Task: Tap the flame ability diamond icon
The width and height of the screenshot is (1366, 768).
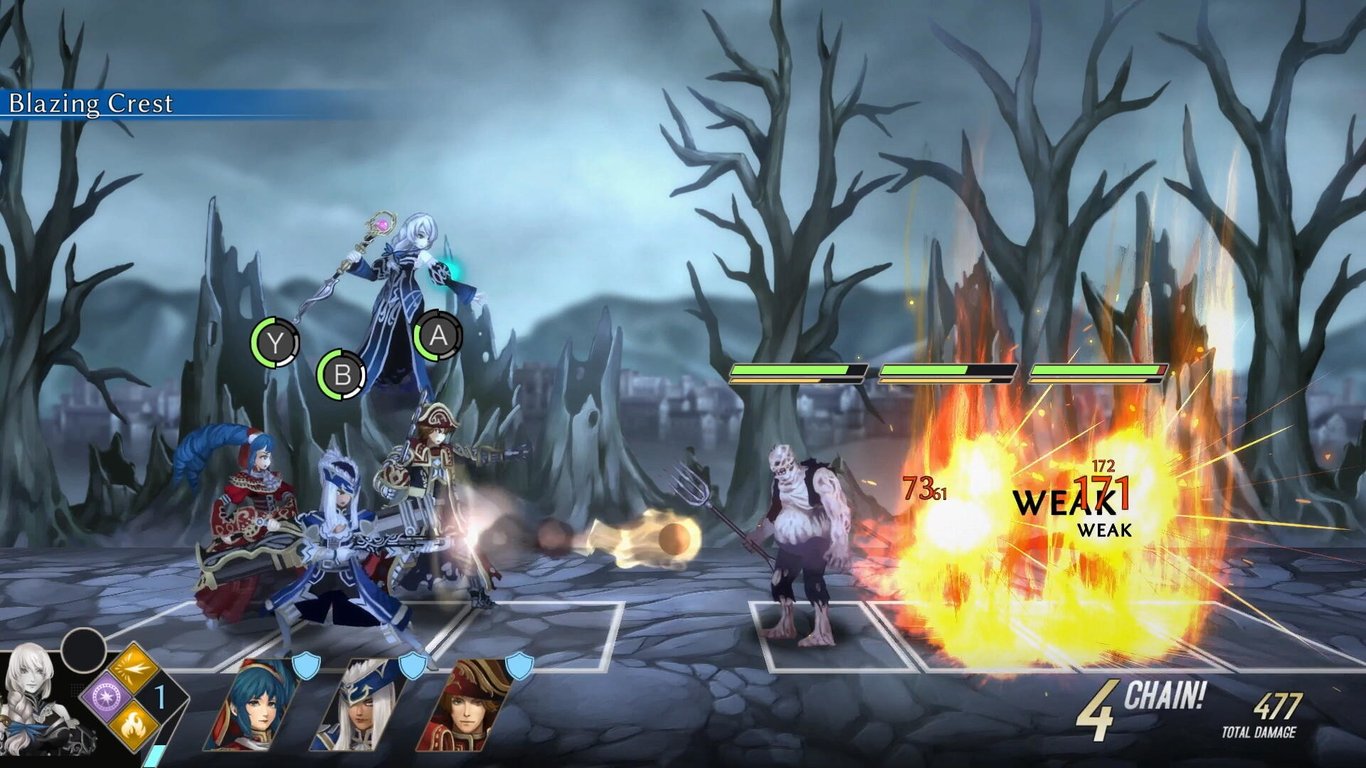Action: 132,725
